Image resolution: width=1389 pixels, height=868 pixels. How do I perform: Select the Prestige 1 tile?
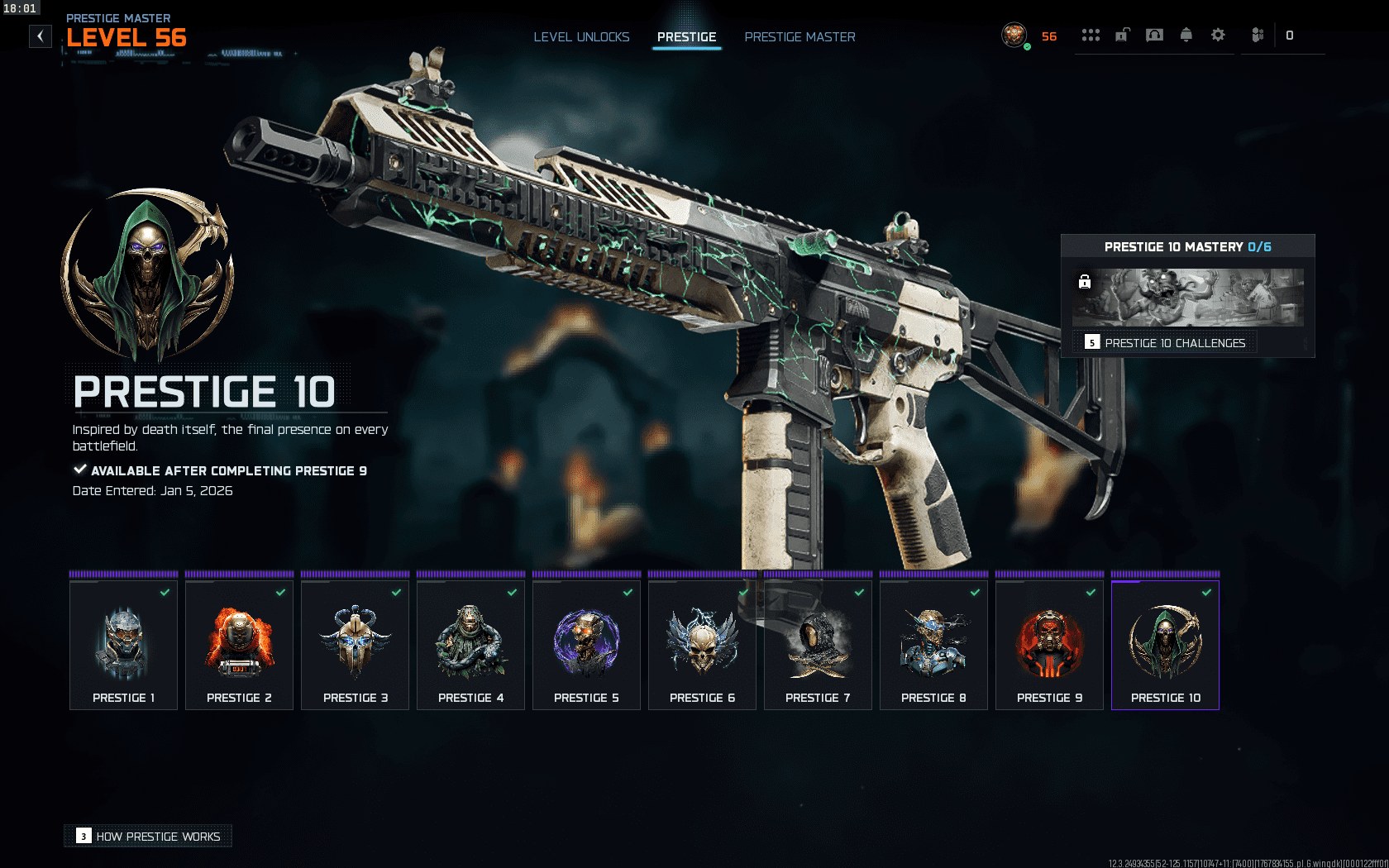coord(124,645)
